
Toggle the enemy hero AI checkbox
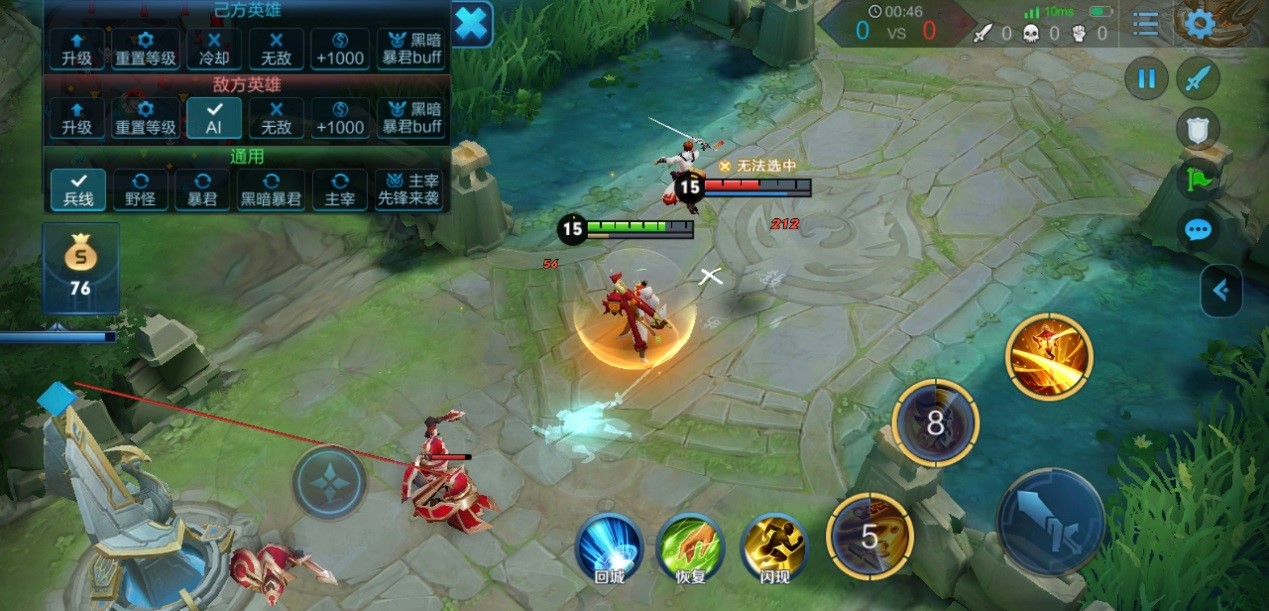click(x=214, y=118)
